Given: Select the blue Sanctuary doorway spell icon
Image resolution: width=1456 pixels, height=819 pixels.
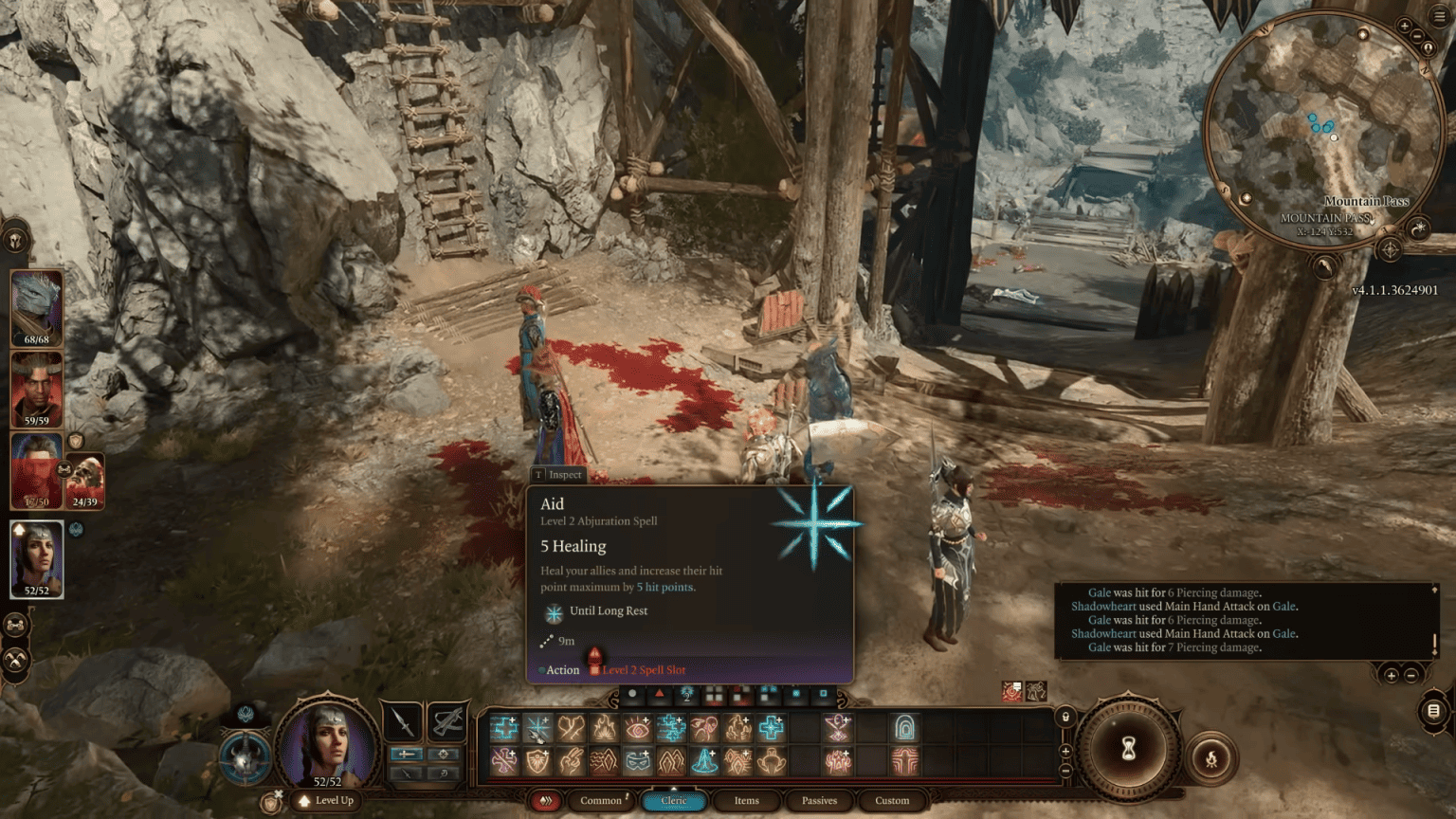Looking at the screenshot, I should (906, 729).
